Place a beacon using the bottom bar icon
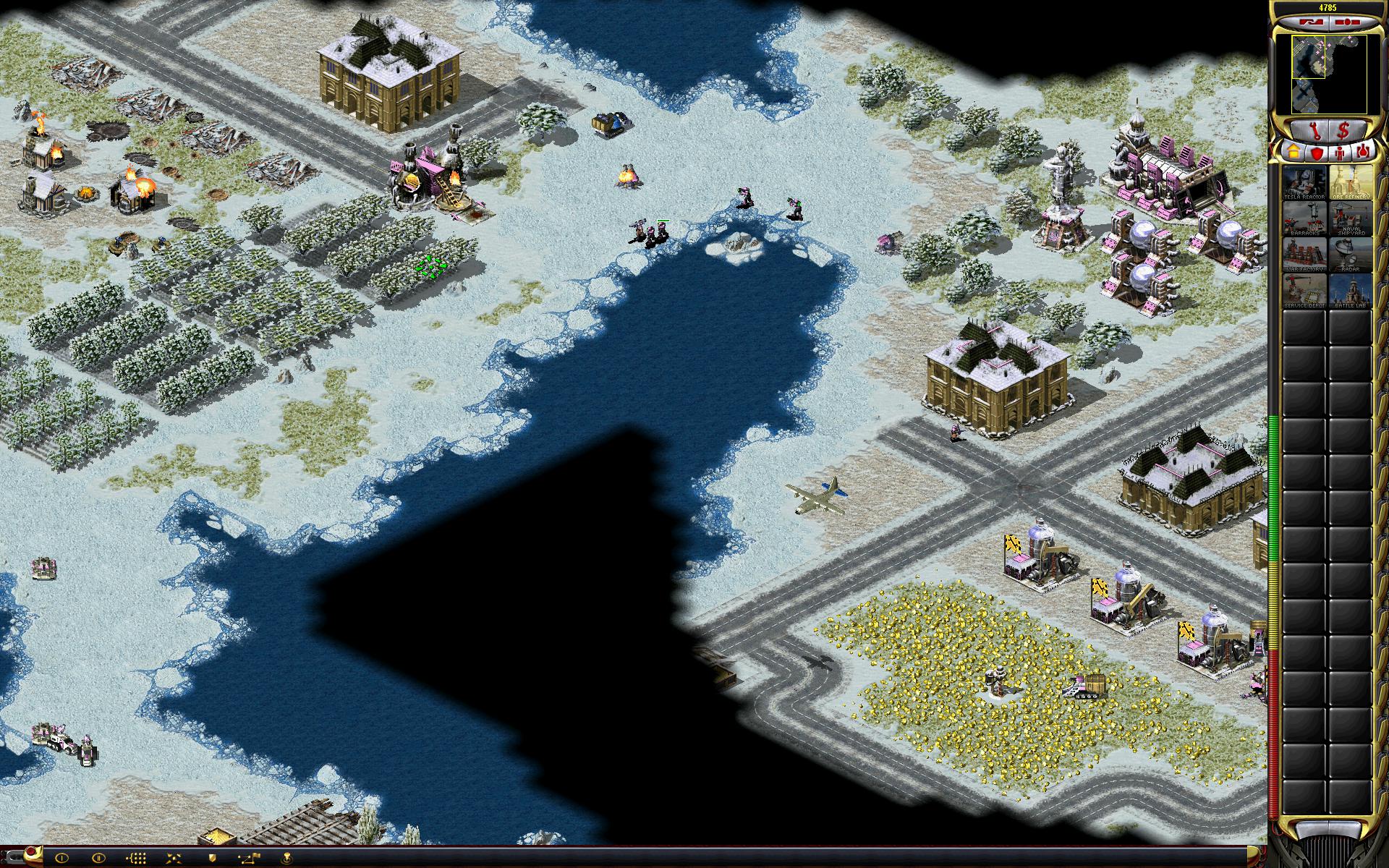Screen dimensions: 1389x868 [287, 859]
